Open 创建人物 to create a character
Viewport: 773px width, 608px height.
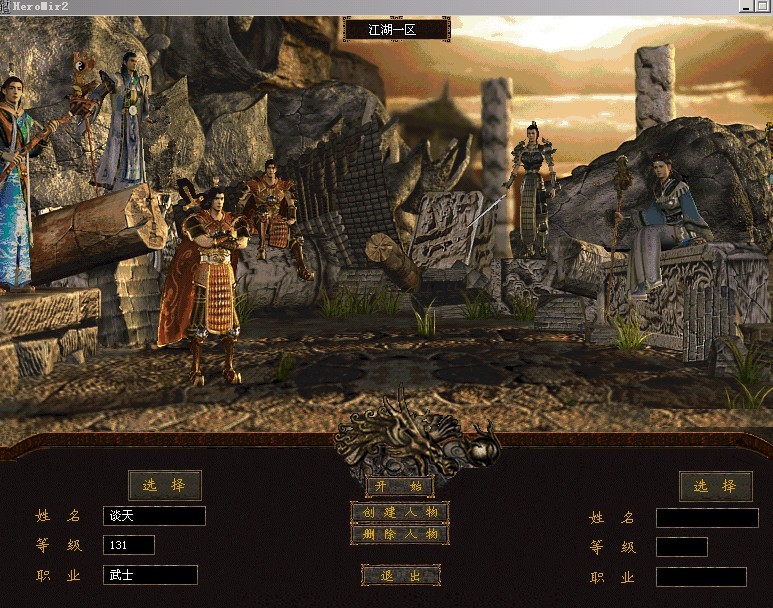(x=399, y=512)
